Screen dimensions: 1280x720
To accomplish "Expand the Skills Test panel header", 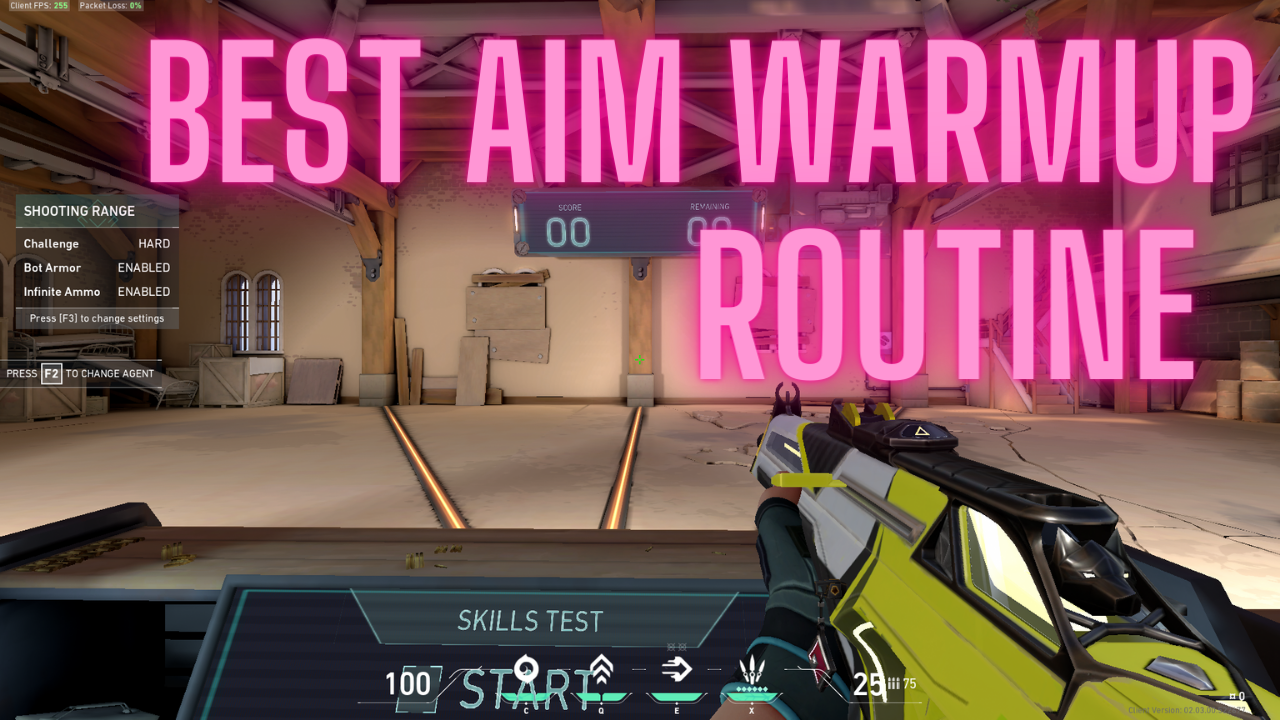I will tap(530, 621).
